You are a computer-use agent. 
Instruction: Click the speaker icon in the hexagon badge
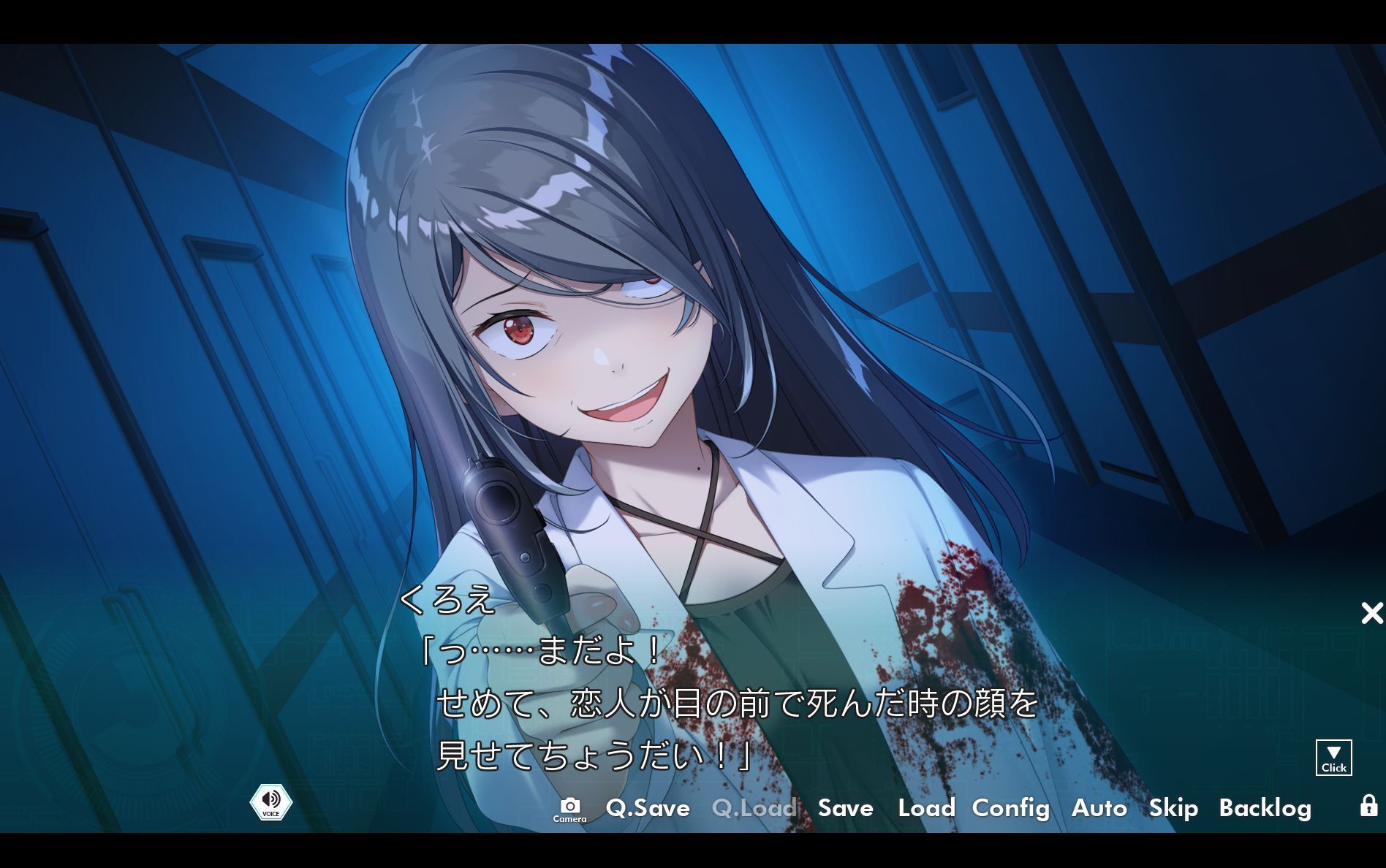(x=271, y=798)
